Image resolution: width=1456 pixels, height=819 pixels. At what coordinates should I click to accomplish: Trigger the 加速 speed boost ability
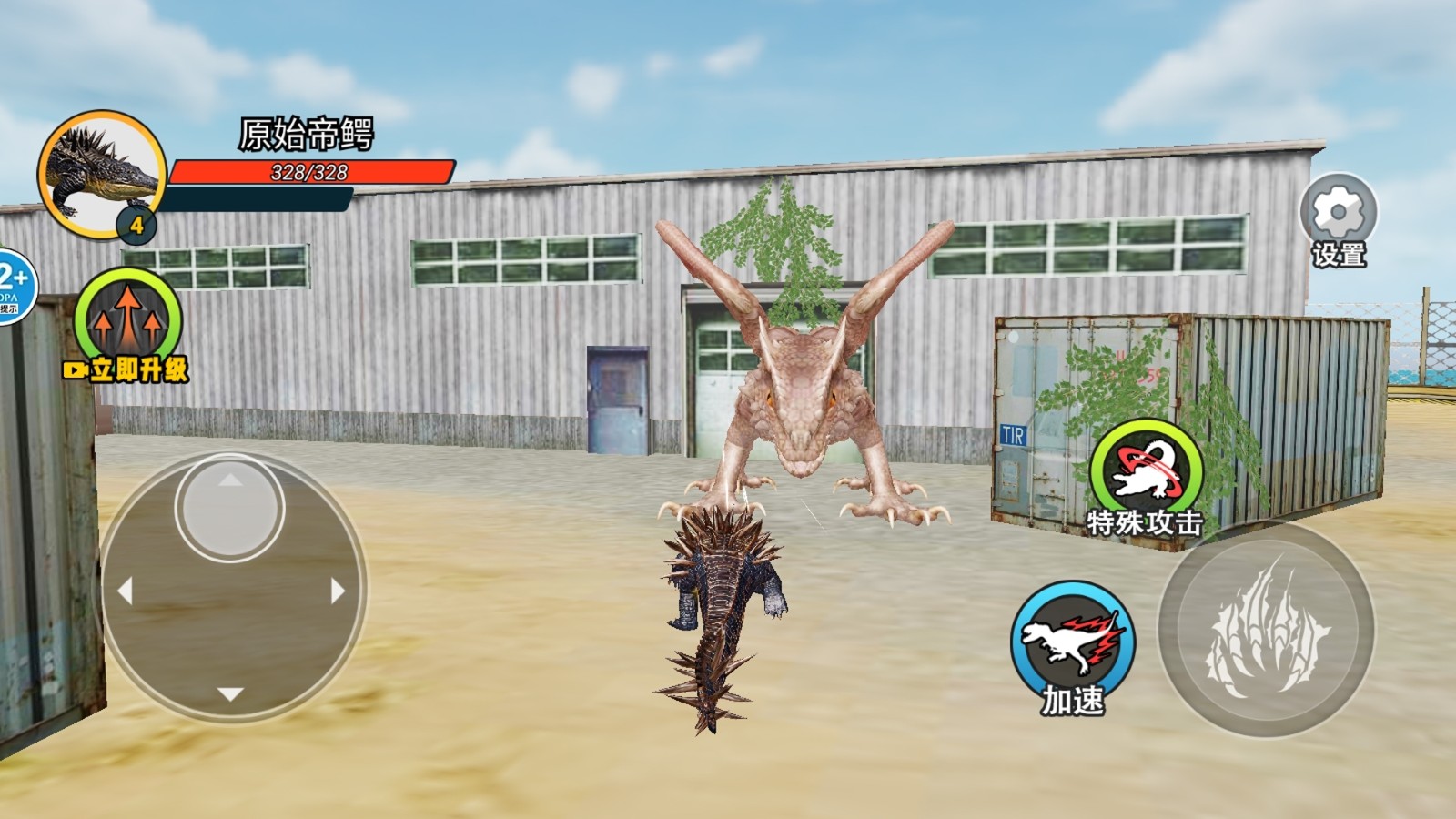point(1074,638)
